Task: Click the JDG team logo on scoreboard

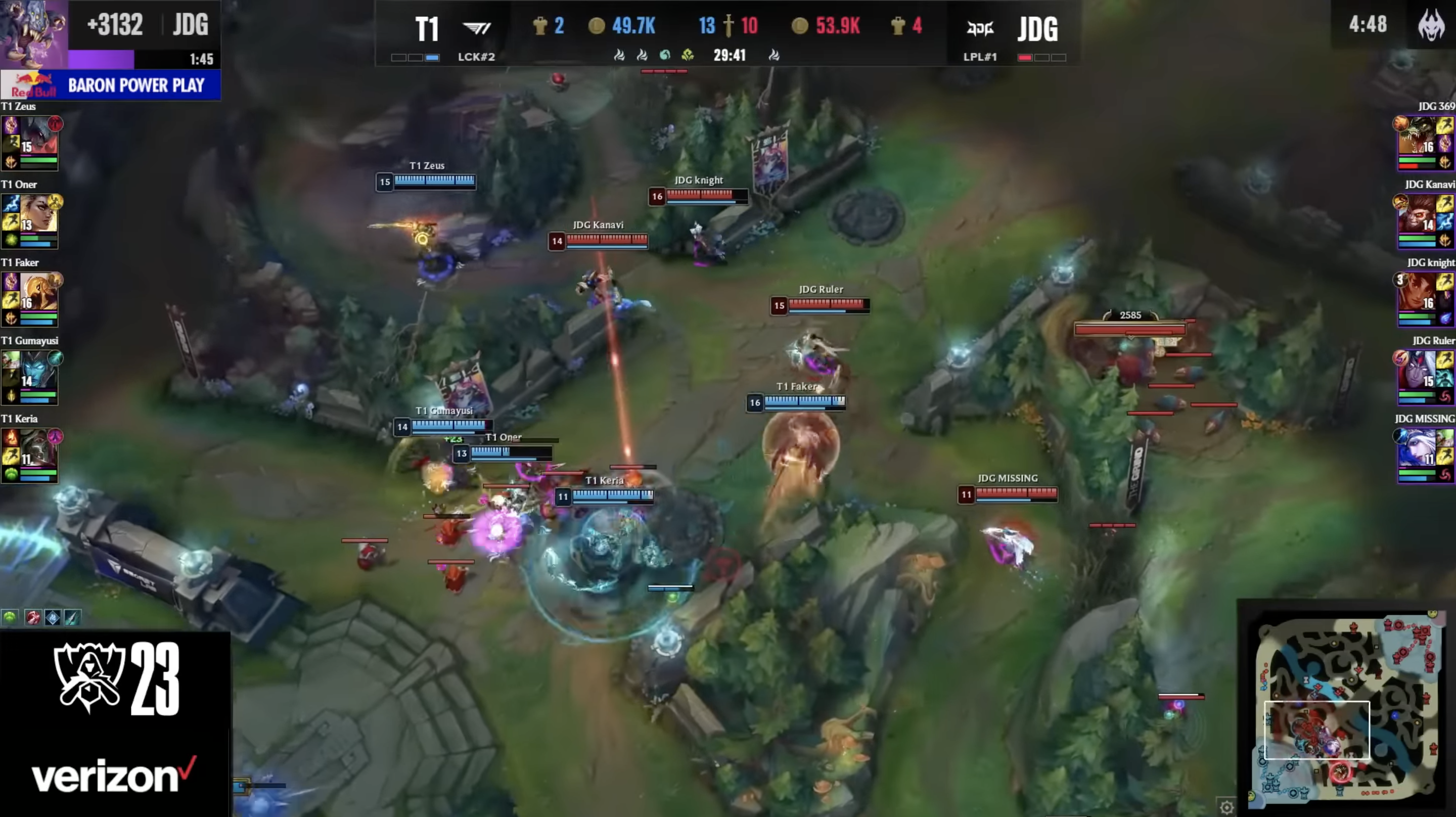Action: click(980, 28)
